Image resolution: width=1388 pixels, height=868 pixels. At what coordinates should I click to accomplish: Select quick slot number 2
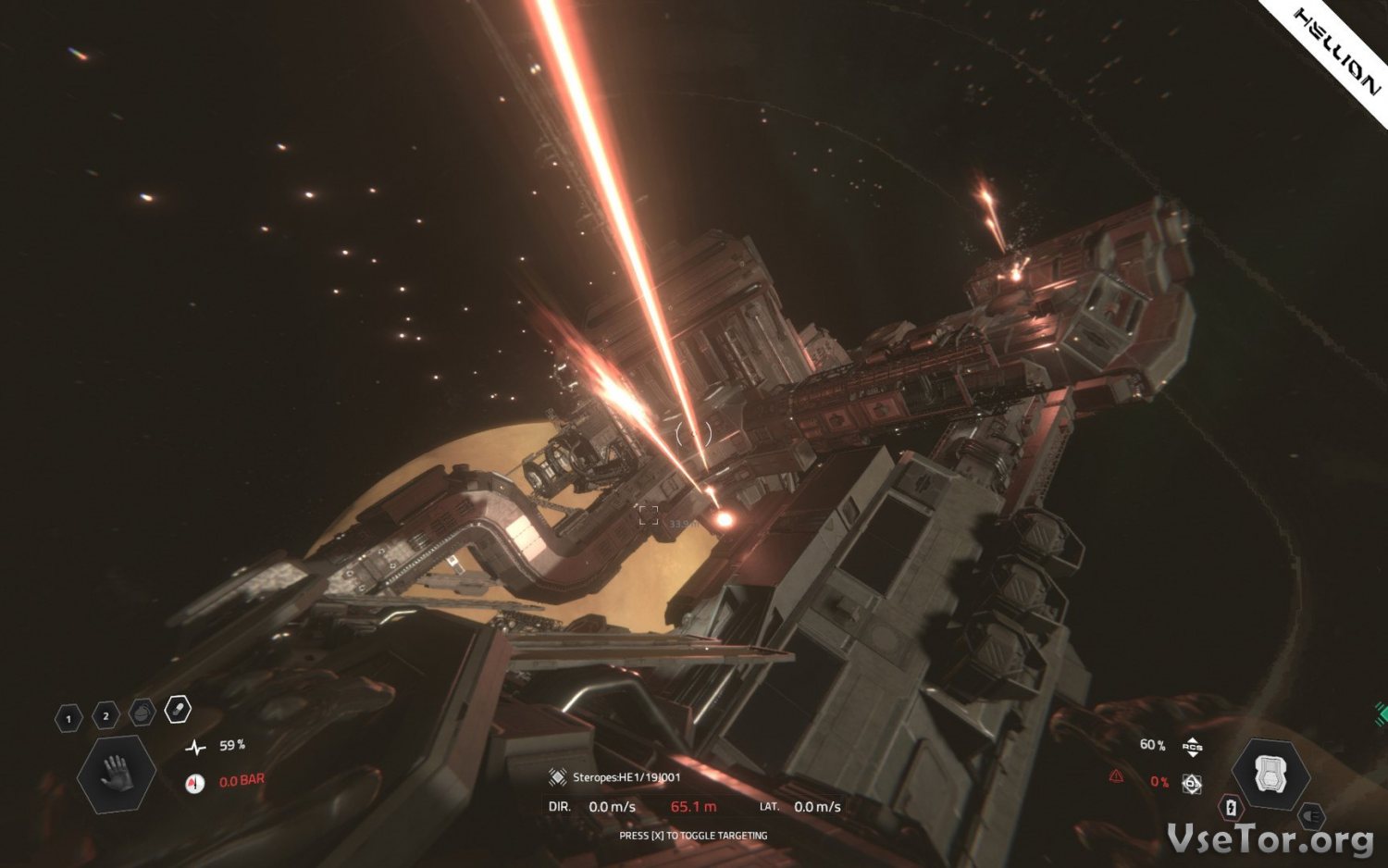coord(105,715)
